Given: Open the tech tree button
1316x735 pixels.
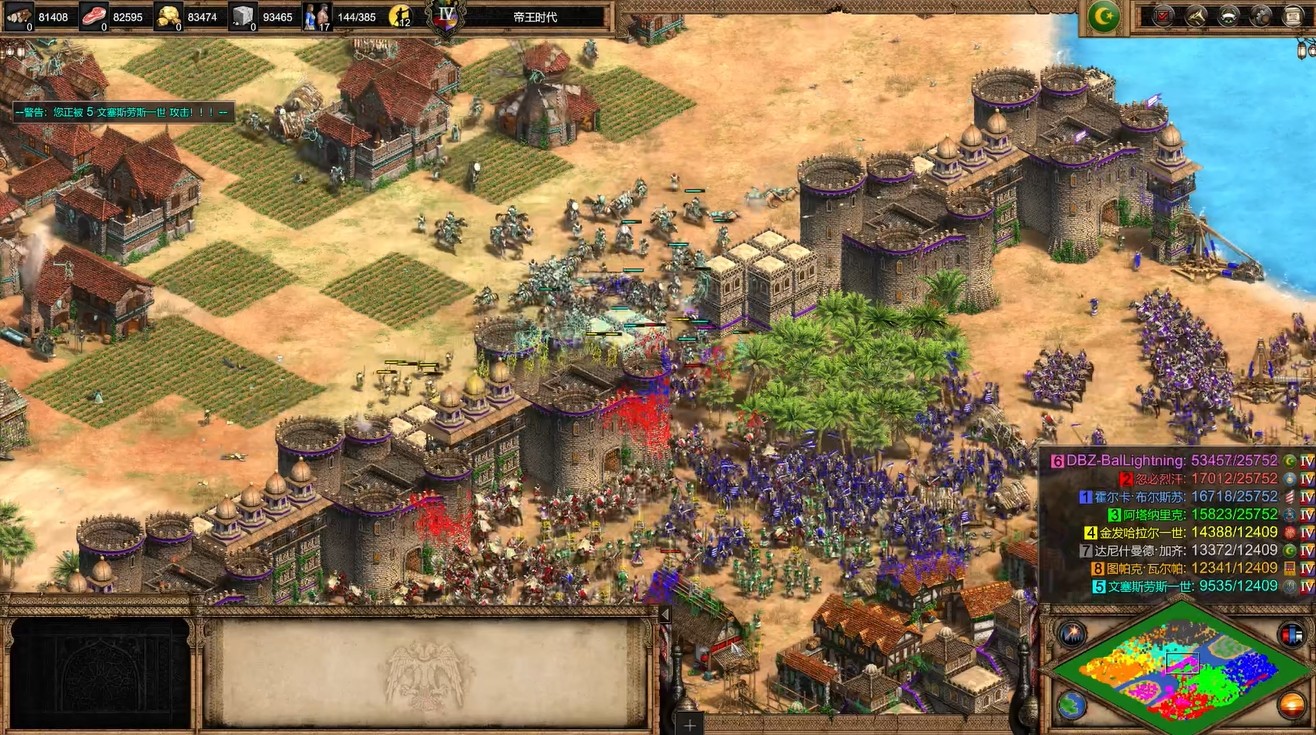Looking at the screenshot, I should (1196, 16).
